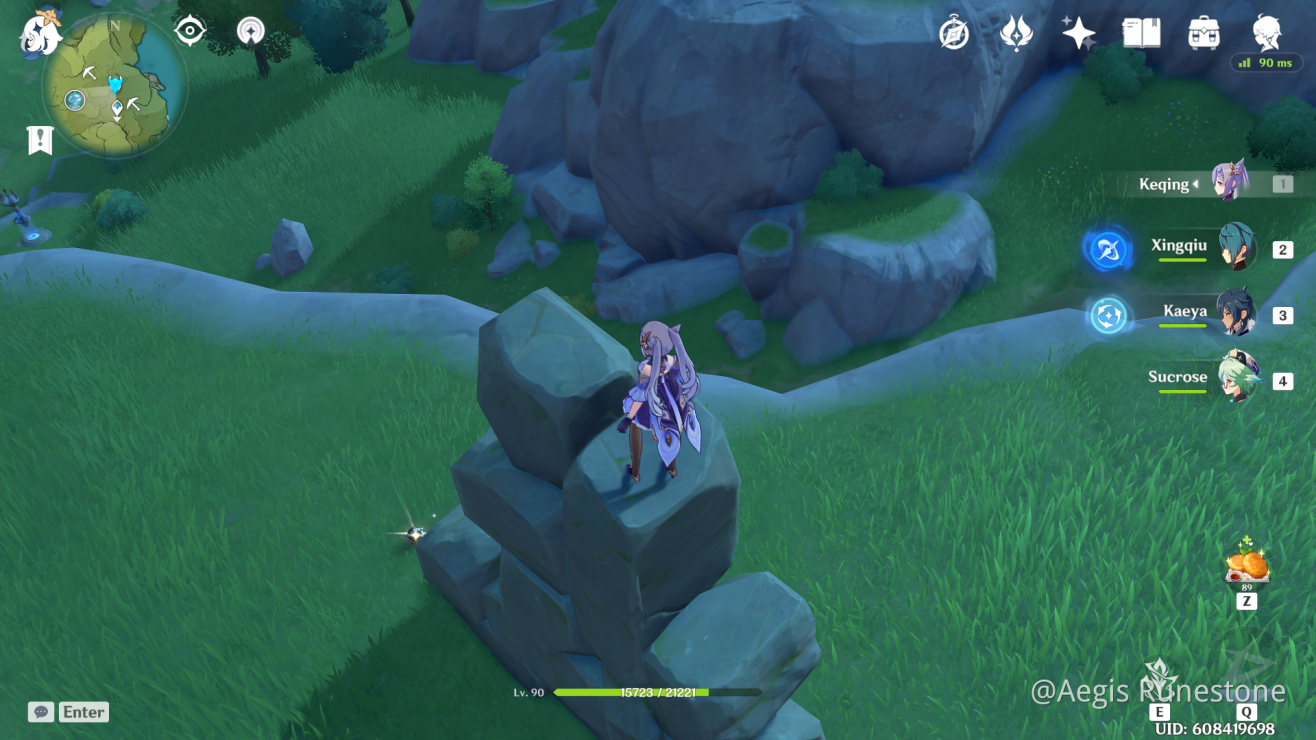
Task: Open the circular minimap
Action: (x=114, y=86)
